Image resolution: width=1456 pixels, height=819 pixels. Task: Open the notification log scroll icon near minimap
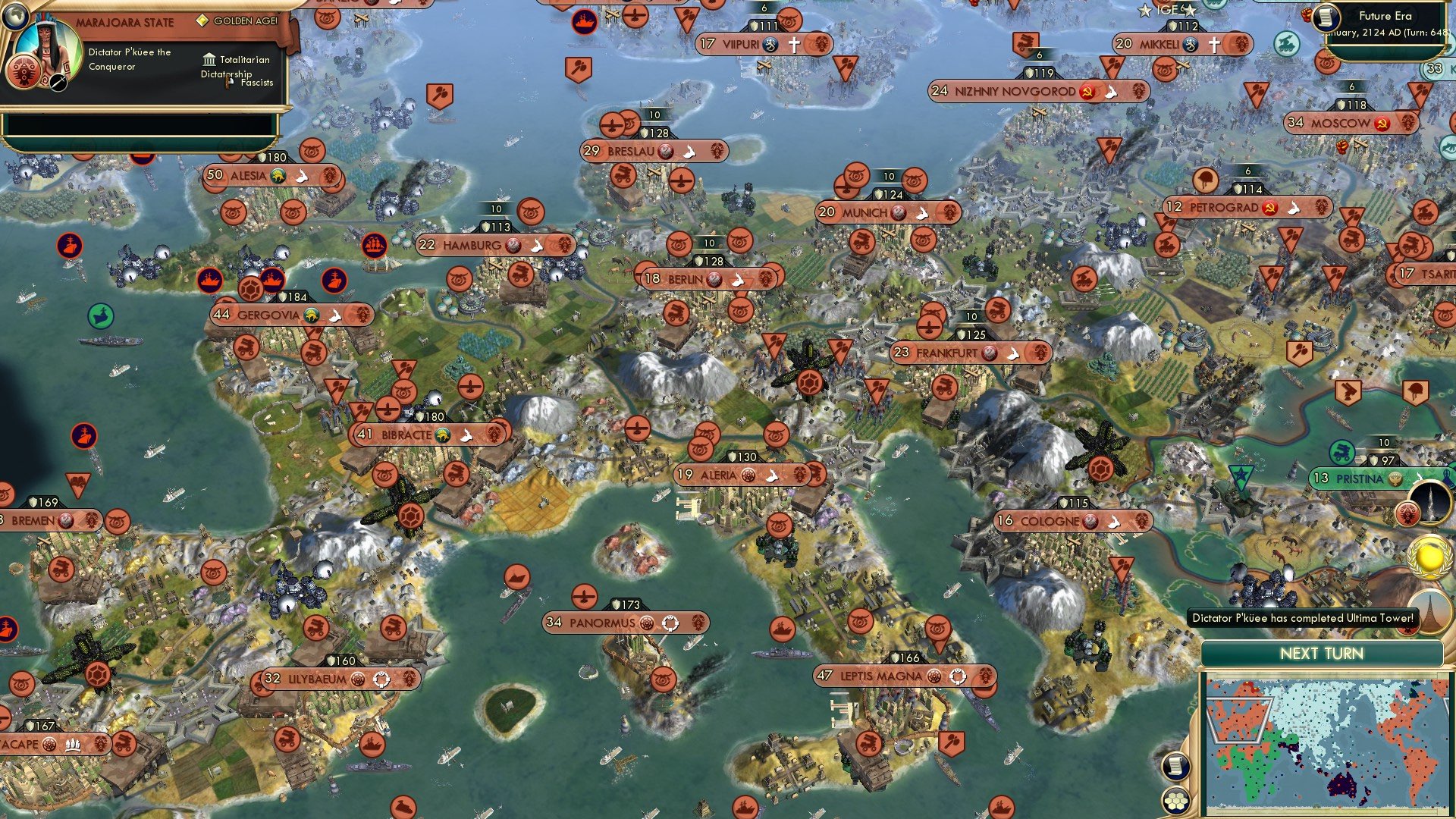(1176, 767)
